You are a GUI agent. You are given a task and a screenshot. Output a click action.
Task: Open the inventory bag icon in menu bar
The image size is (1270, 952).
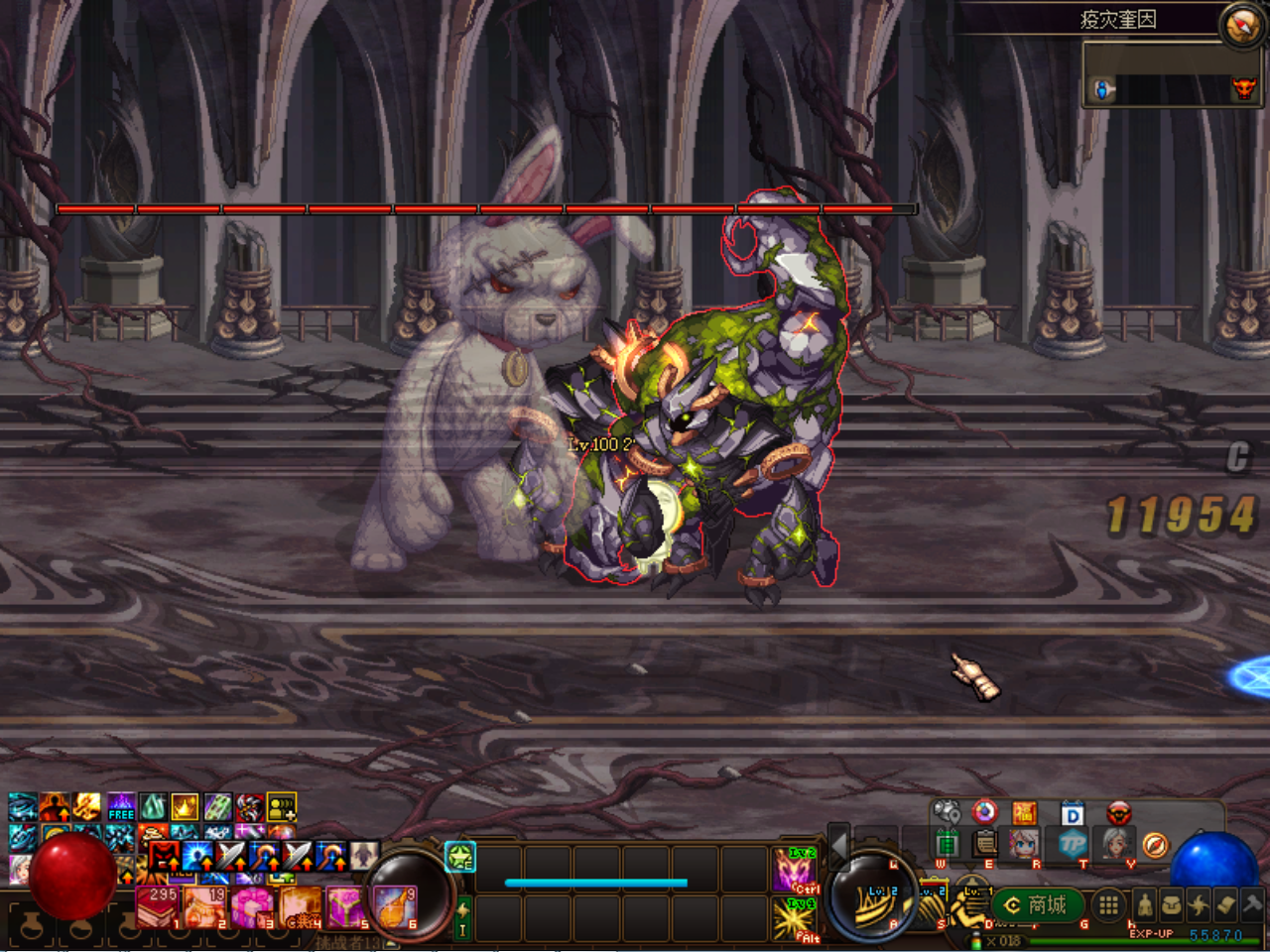[x=1170, y=904]
